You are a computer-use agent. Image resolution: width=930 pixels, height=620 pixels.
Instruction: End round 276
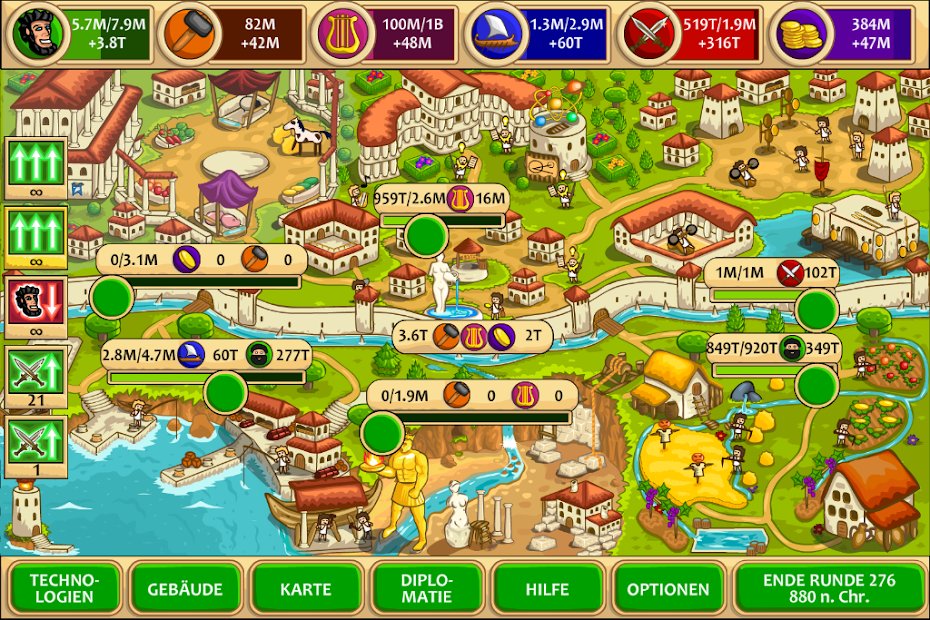(829, 589)
